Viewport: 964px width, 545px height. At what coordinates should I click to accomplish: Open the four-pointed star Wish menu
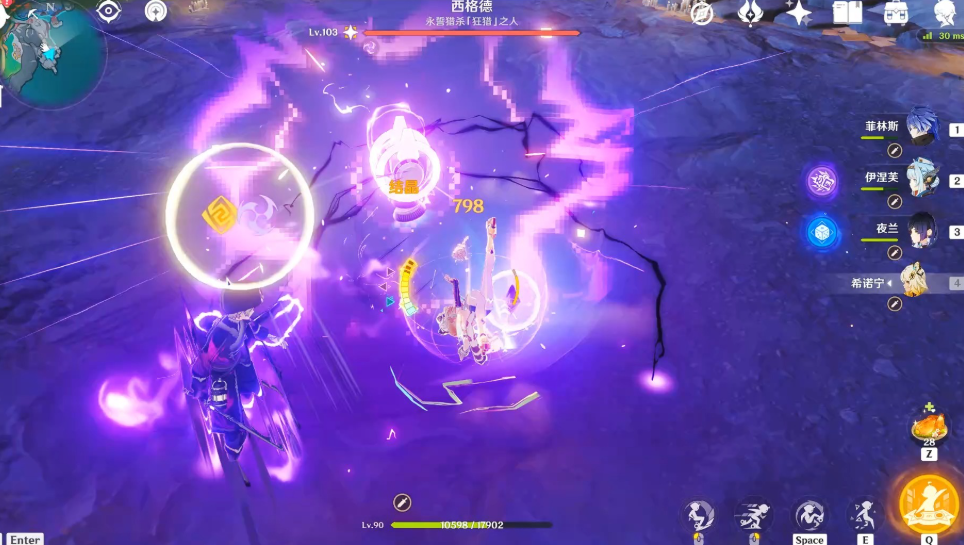pyautogui.click(x=798, y=13)
